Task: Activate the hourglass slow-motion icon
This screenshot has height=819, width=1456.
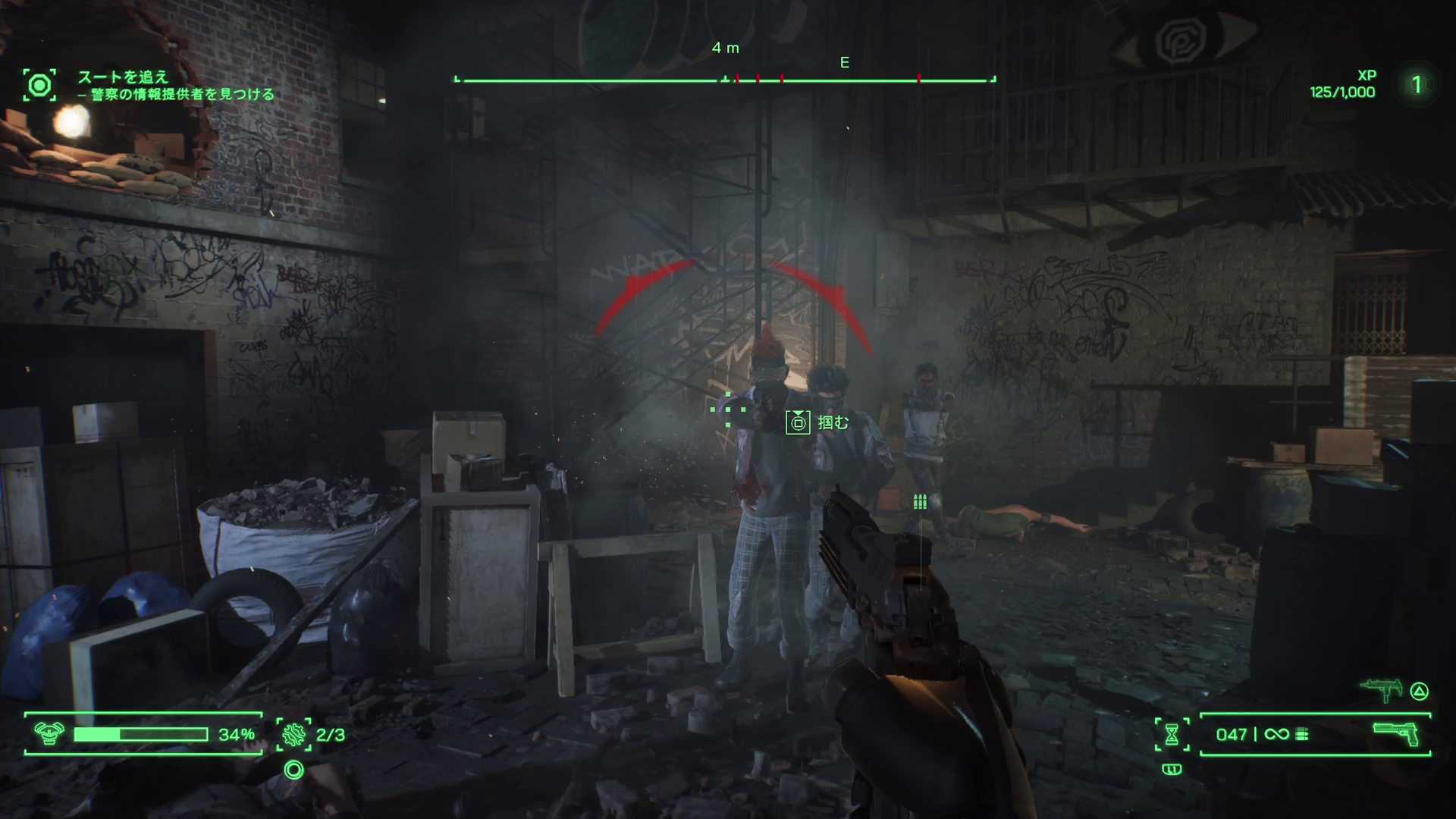Action: [1172, 734]
